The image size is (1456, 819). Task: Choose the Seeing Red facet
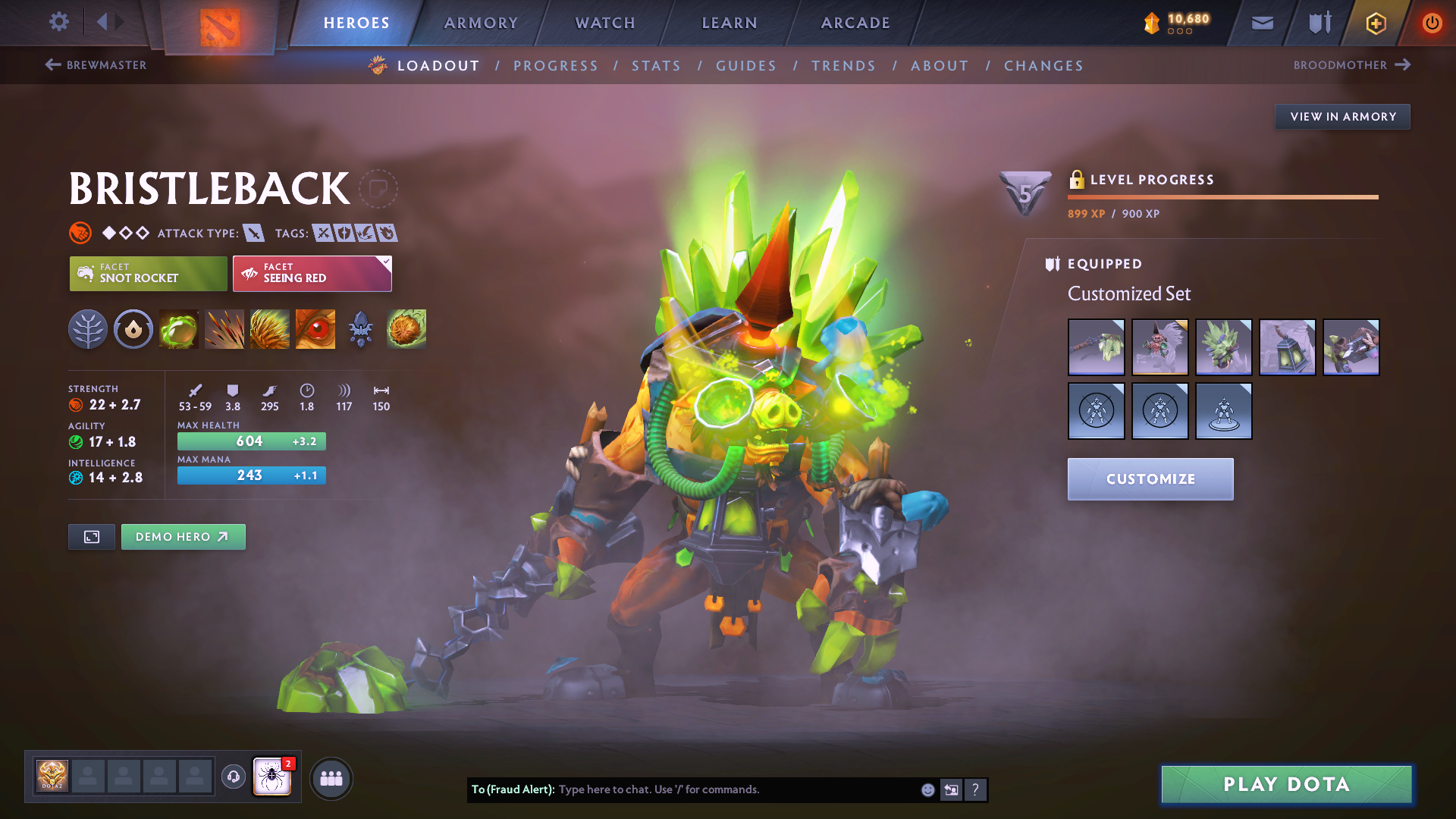312,274
